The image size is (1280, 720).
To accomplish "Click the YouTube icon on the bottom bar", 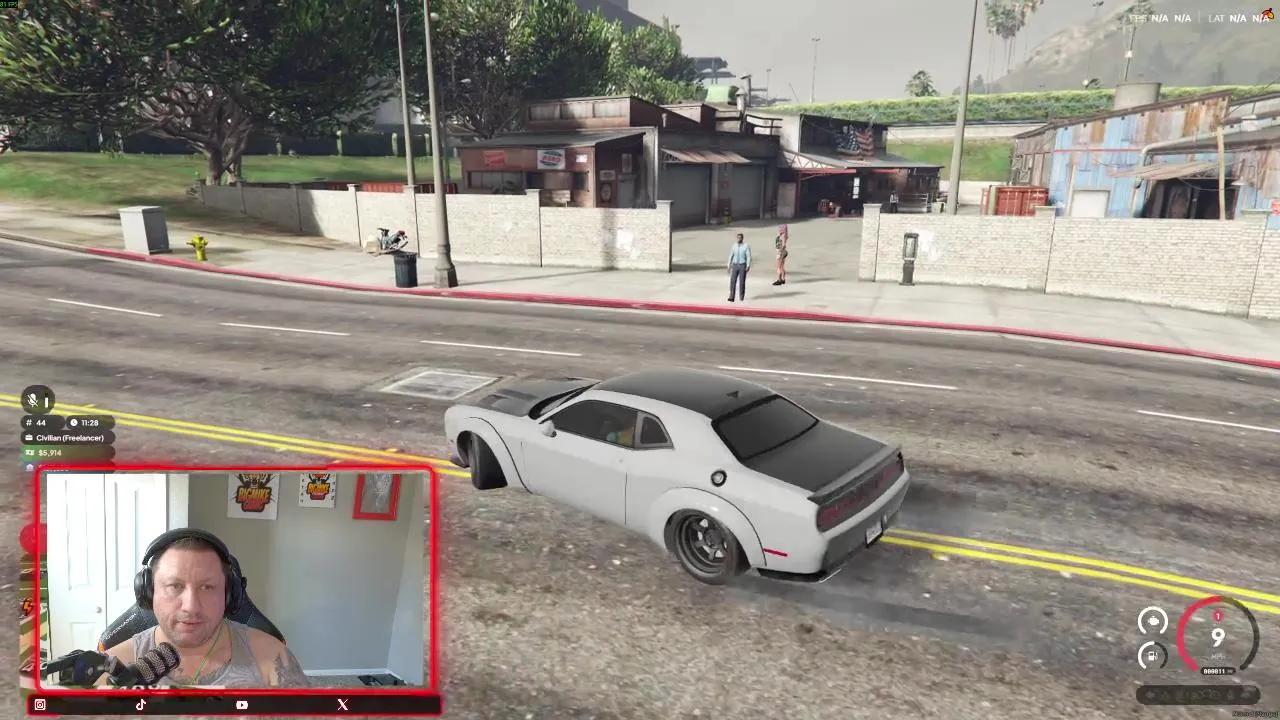I will coord(241,704).
